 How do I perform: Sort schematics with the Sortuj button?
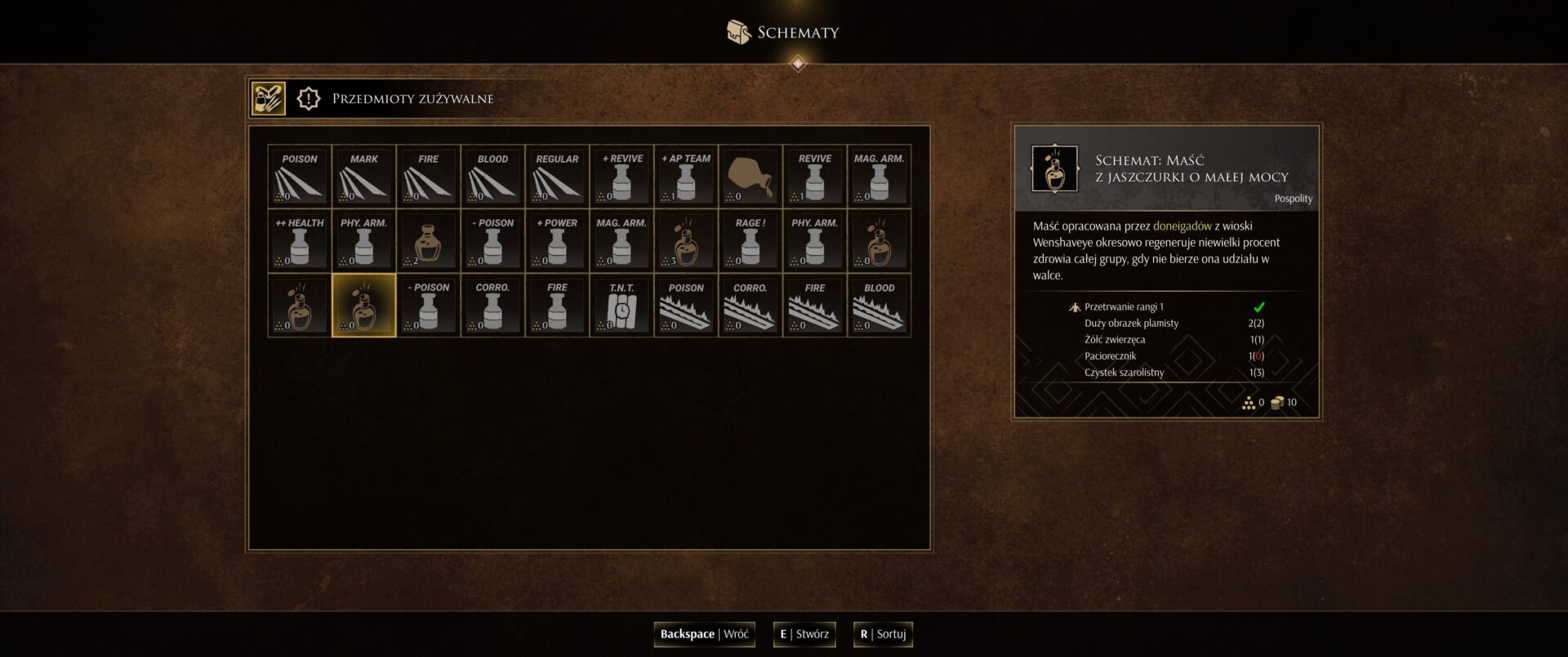883,634
